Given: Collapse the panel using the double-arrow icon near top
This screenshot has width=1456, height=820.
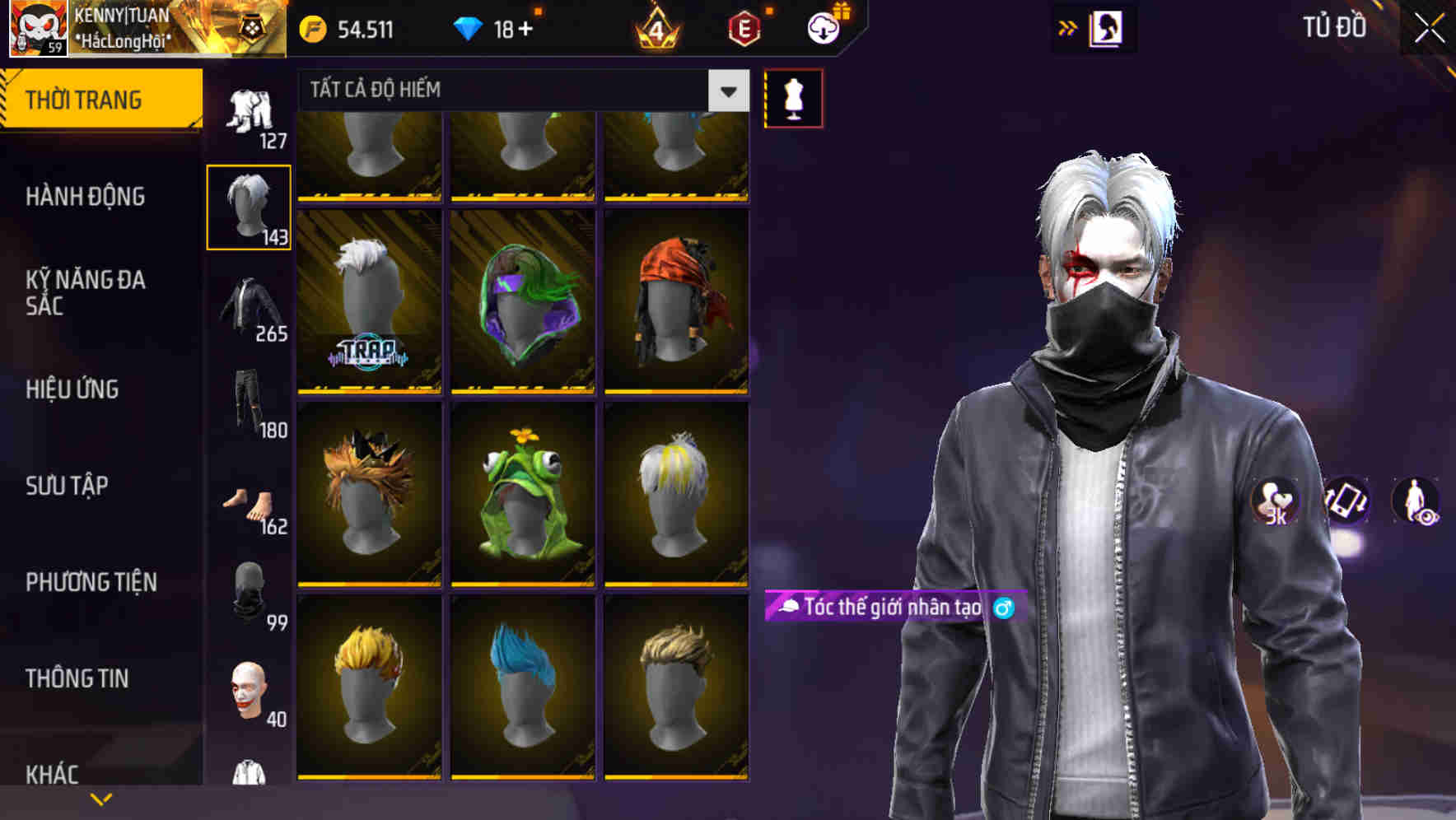Looking at the screenshot, I should tap(1066, 27).
